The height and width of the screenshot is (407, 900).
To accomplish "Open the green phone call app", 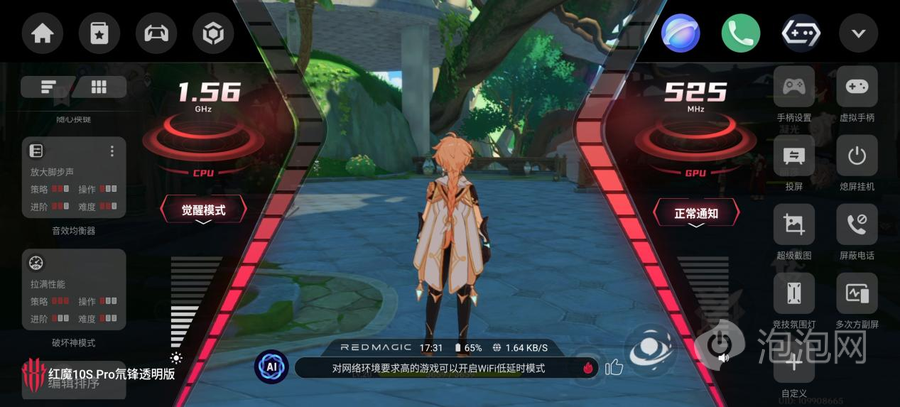I will point(740,33).
